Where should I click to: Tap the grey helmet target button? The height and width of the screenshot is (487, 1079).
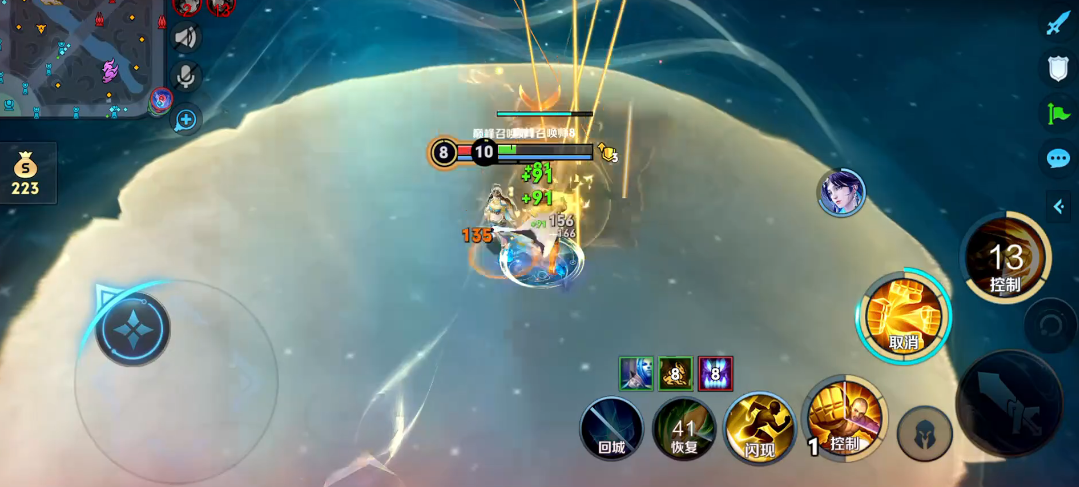tap(924, 434)
